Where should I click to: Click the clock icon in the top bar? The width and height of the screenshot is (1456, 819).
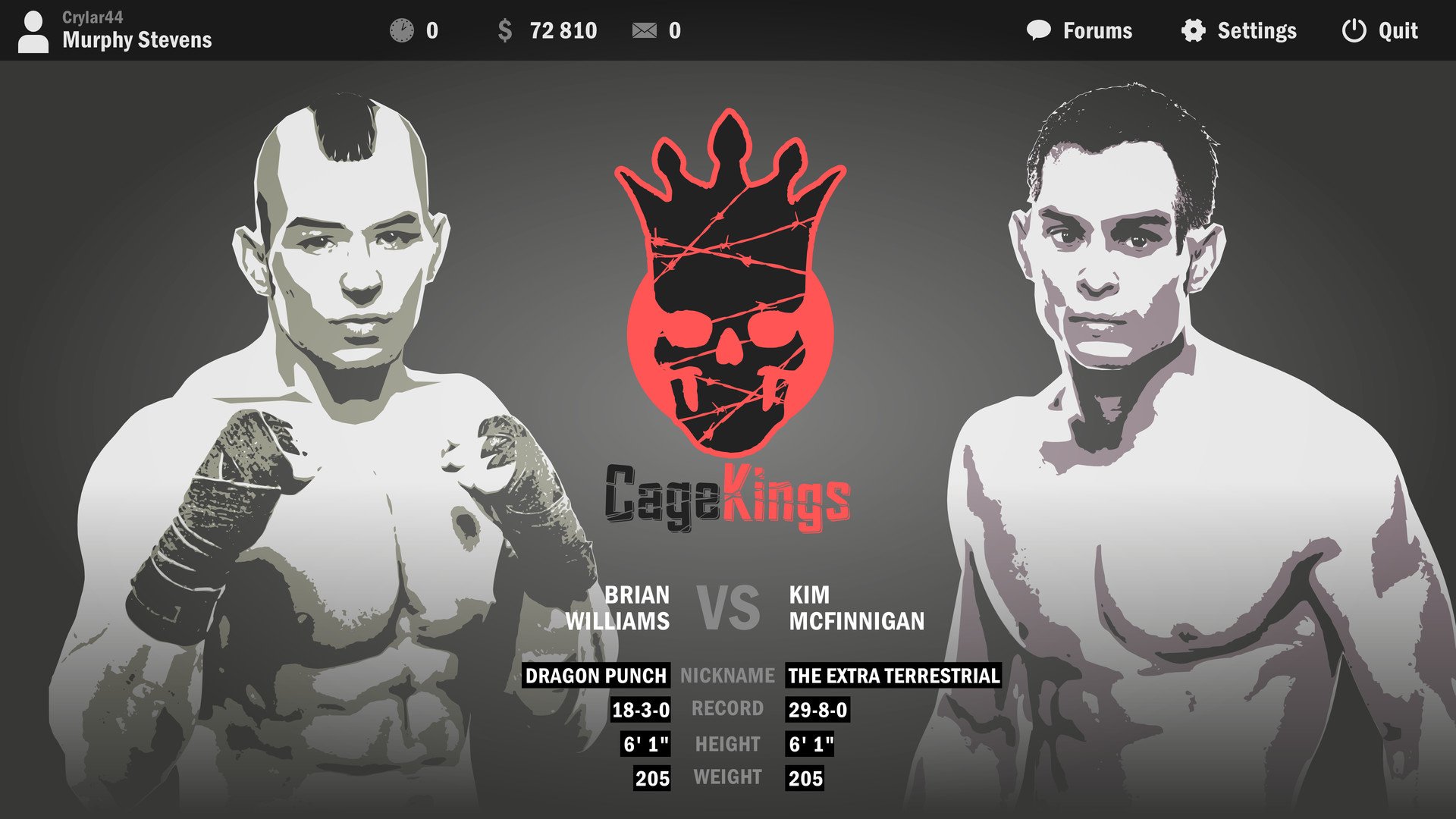click(402, 30)
